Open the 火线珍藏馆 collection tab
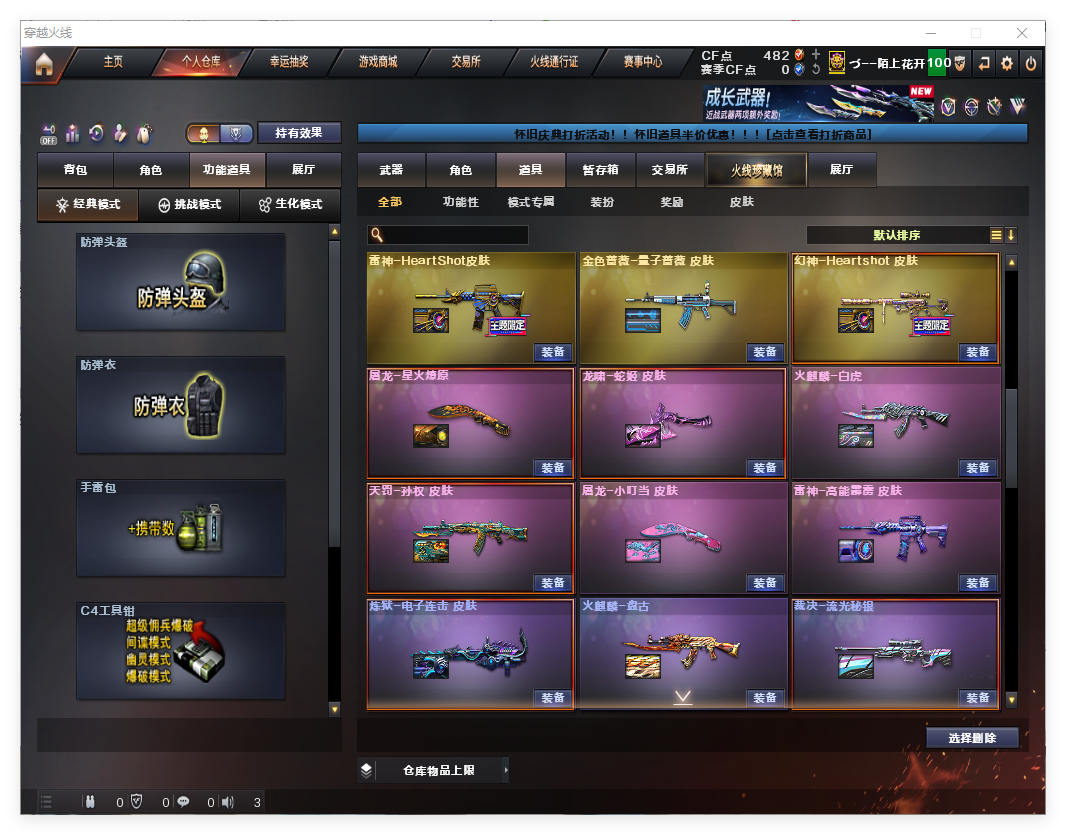 (x=756, y=170)
